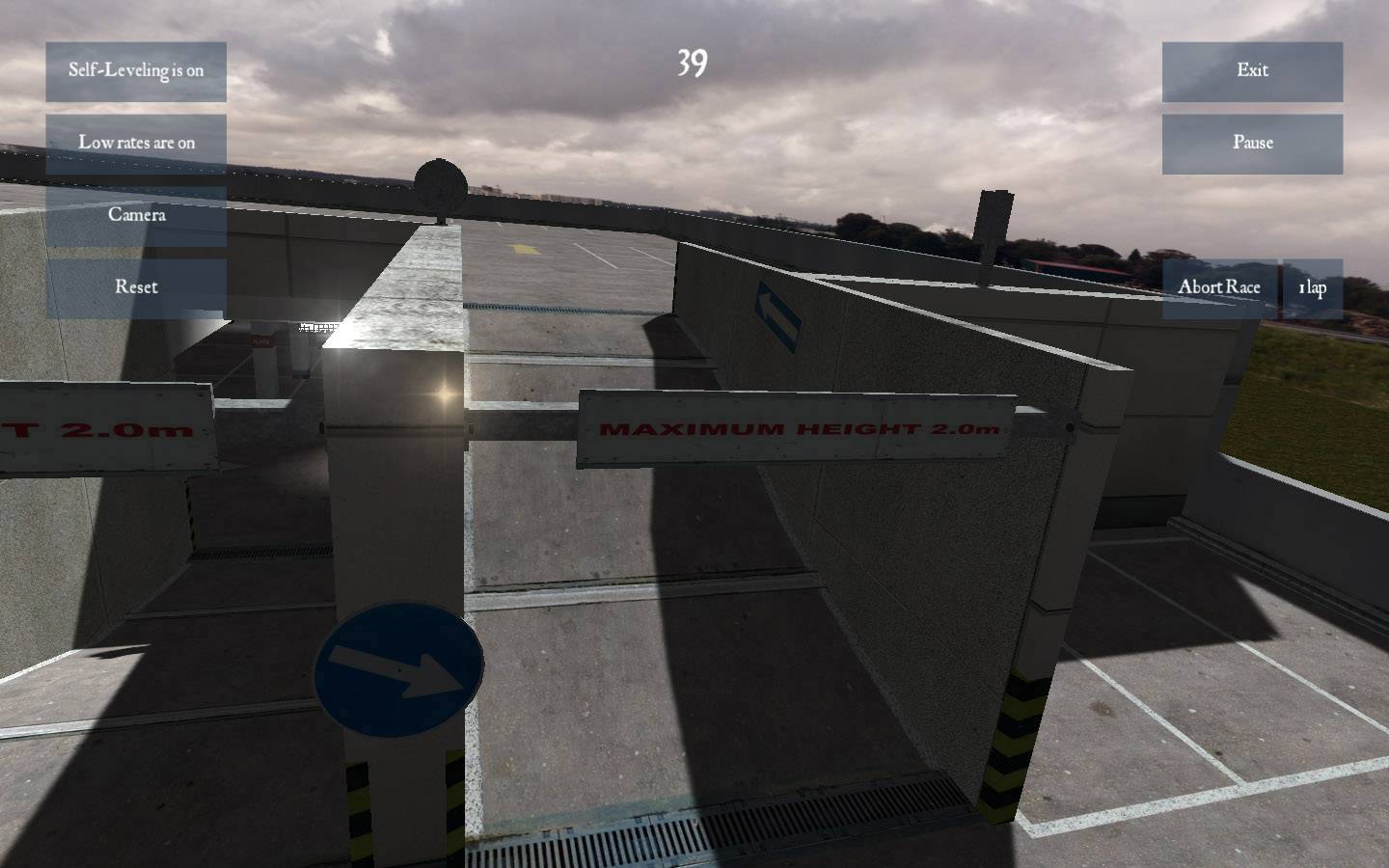Select the pole marker on the far wall
The width and height of the screenshot is (1389, 868).
994,222
